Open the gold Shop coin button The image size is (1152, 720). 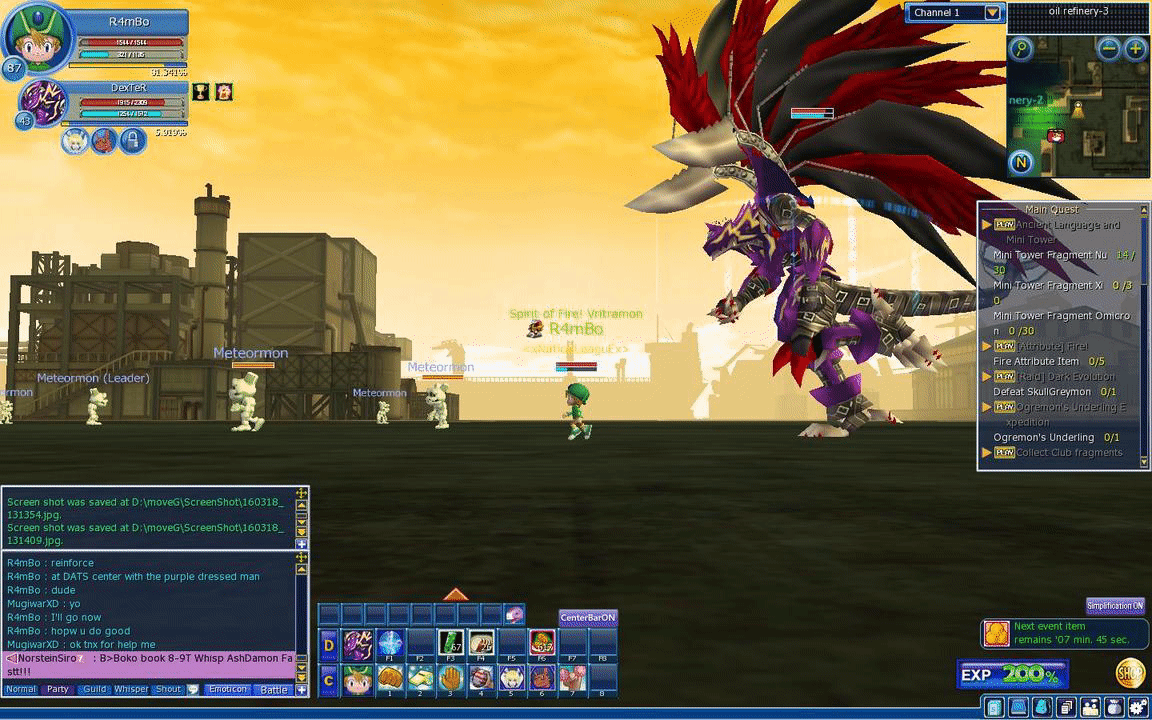coord(1130,672)
